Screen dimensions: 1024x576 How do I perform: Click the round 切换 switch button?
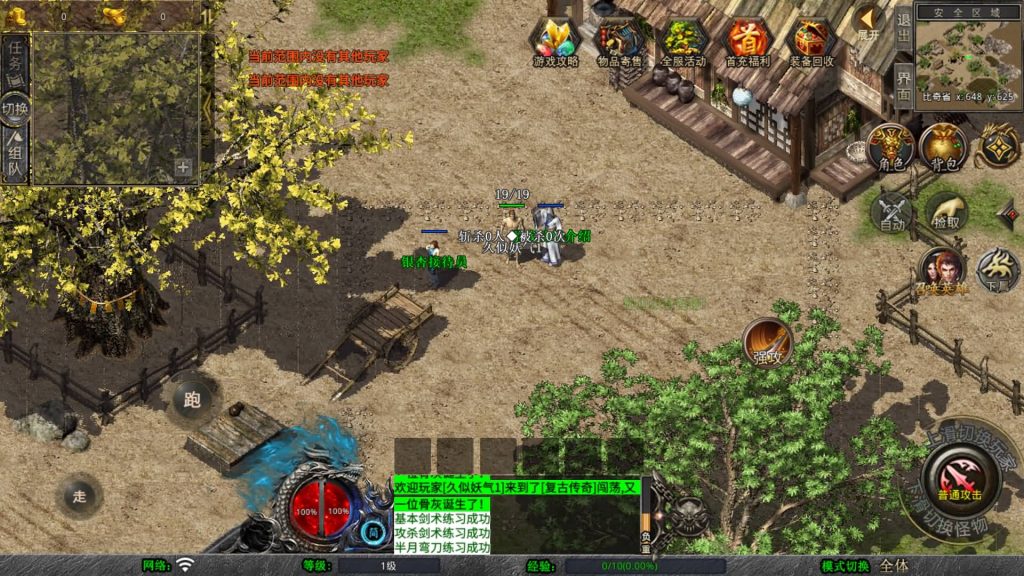(16, 107)
